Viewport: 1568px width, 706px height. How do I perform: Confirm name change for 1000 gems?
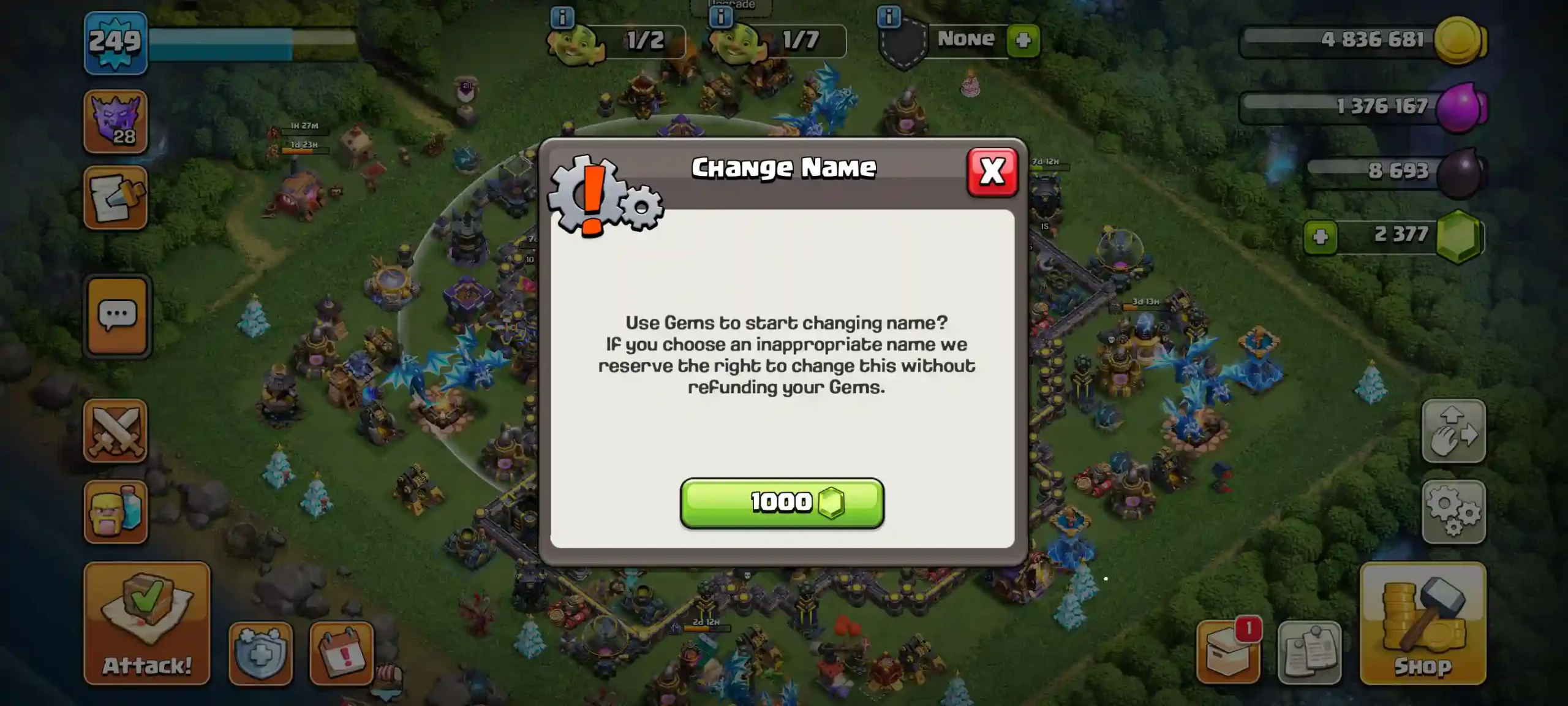[782, 503]
